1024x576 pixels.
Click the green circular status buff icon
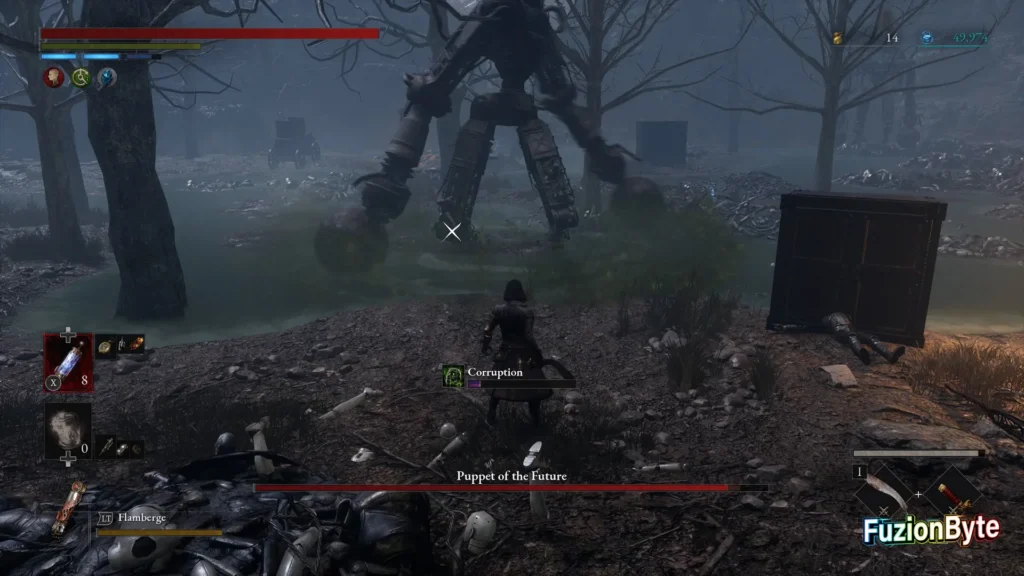80,77
